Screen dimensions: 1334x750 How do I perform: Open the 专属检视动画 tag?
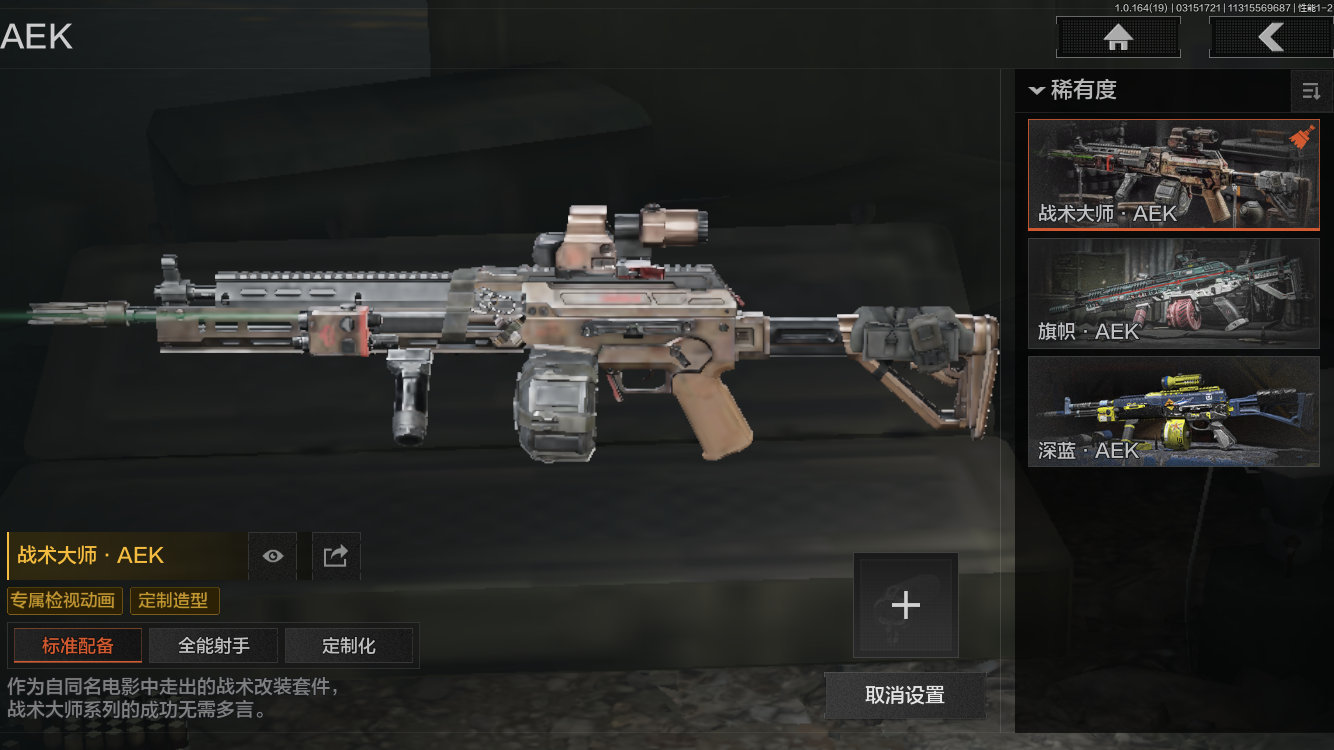tap(65, 601)
